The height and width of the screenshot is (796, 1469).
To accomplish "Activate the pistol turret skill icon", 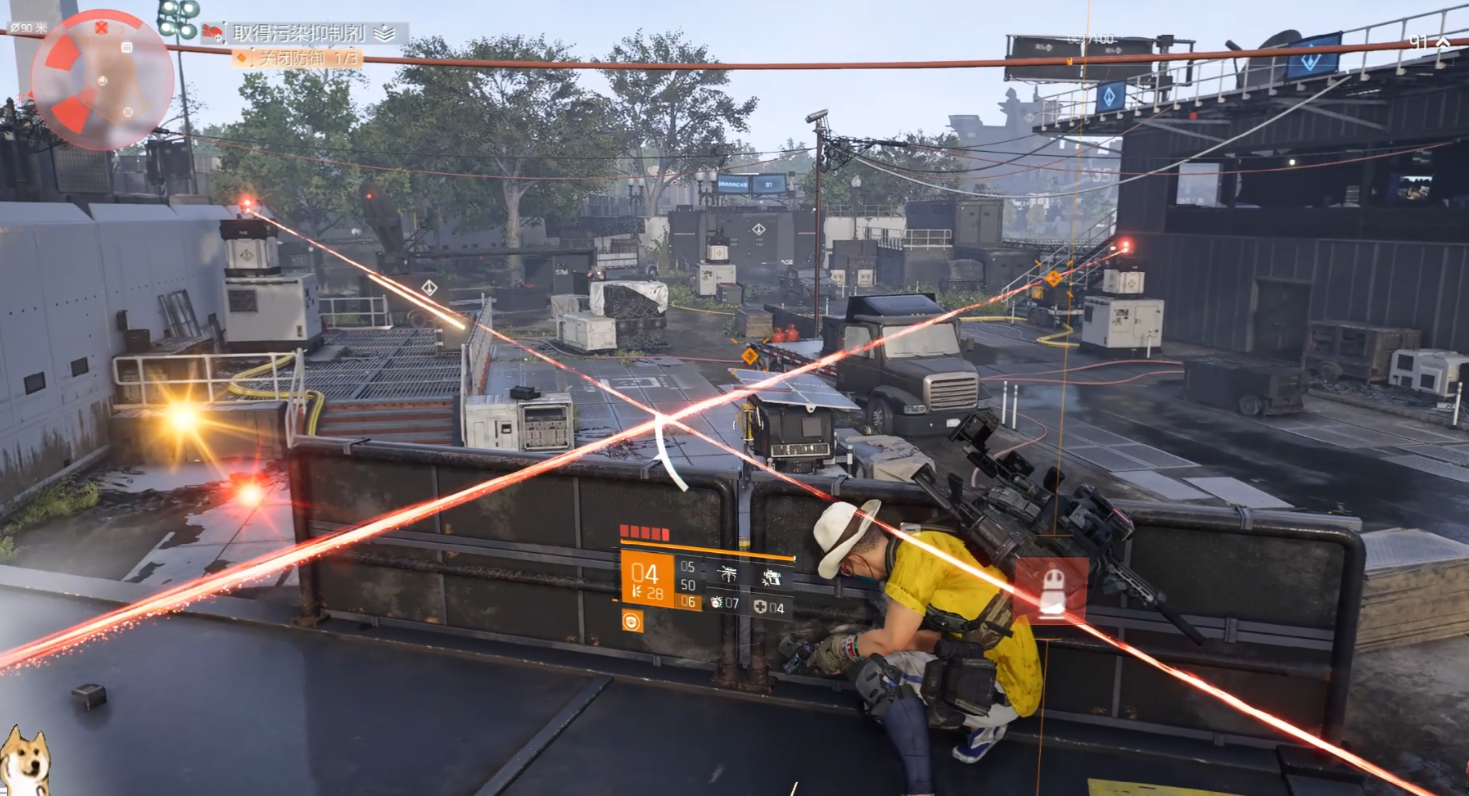I will tap(770, 575).
